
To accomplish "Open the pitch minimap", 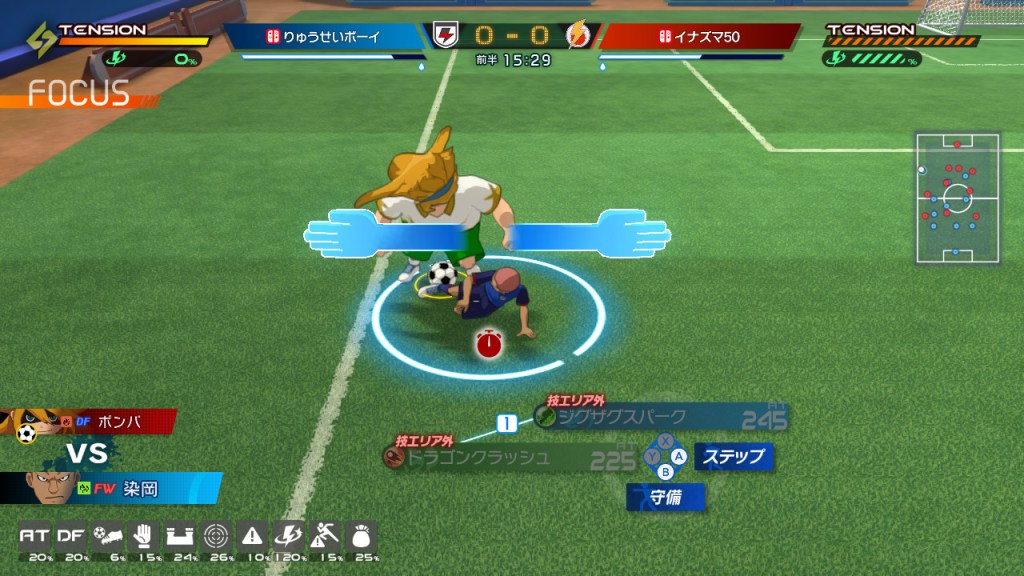I will pyautogui.click(x=957, y=197).
